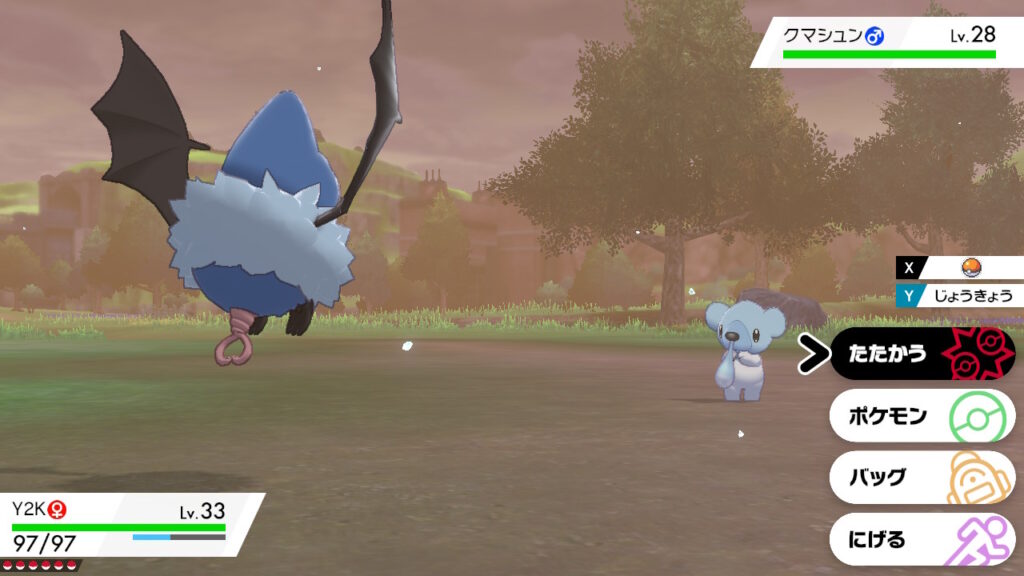The height and width of the screenshot is (576, 1024).
Task: Choose にげる to run away
Action: tap(920, 539)
